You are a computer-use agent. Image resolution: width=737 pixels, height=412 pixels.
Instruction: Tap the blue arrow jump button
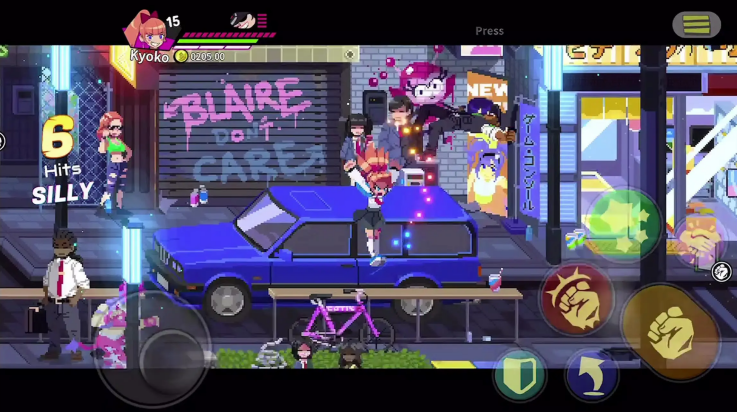click(591, 374)
